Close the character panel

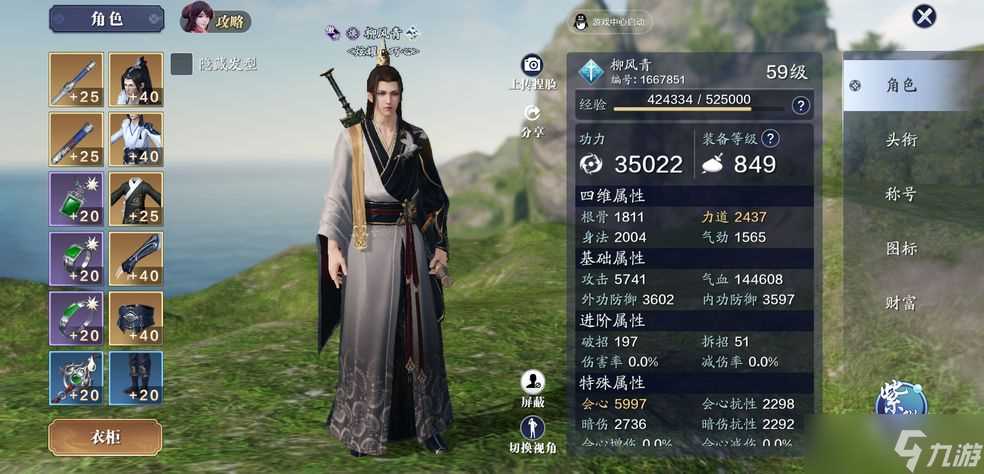click(x=925, y=17)
